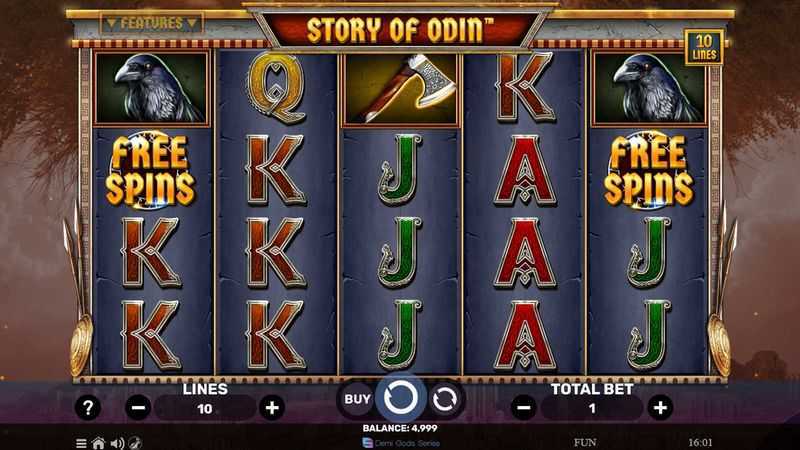Decrease the number of lines

point(140,407)
